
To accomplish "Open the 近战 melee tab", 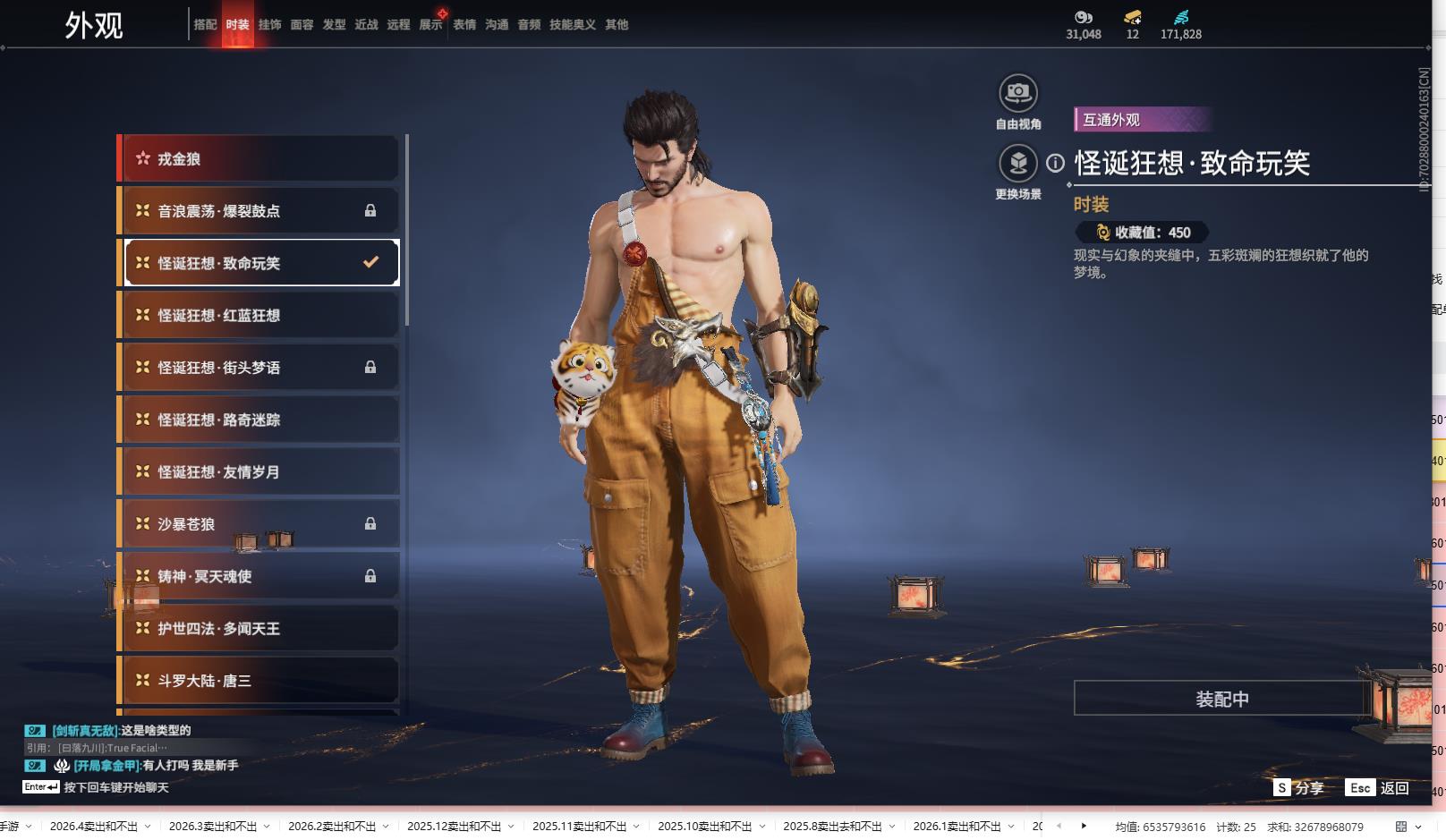I will point(366,24).
